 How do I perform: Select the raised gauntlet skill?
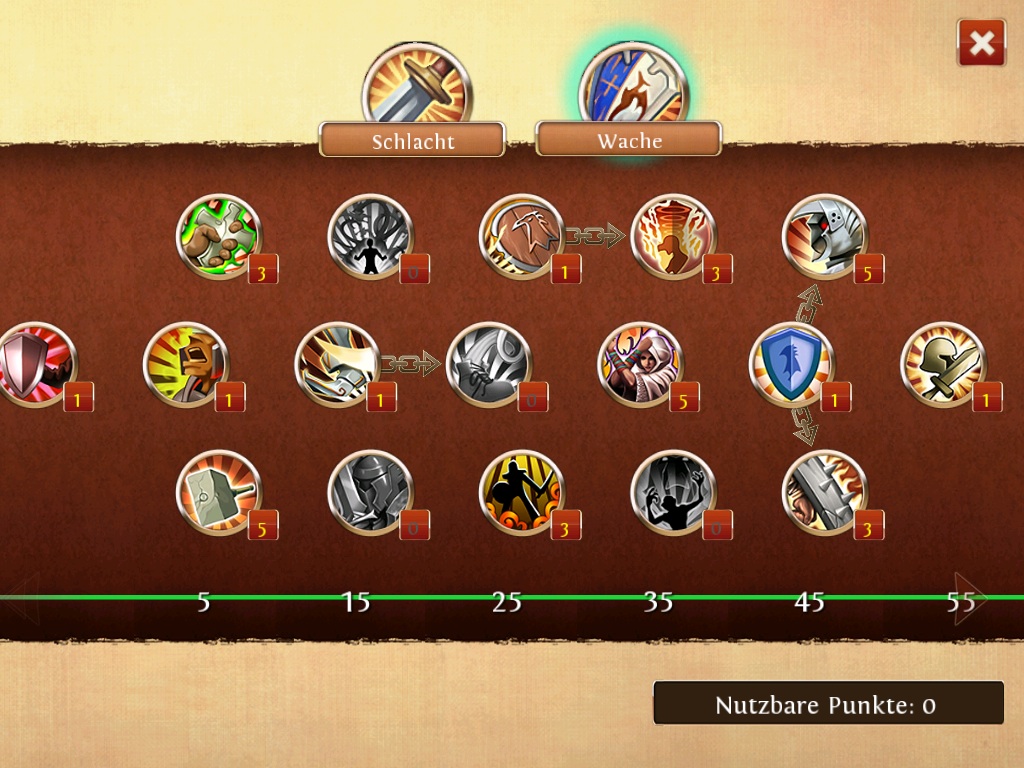click(x=186, y=364)
